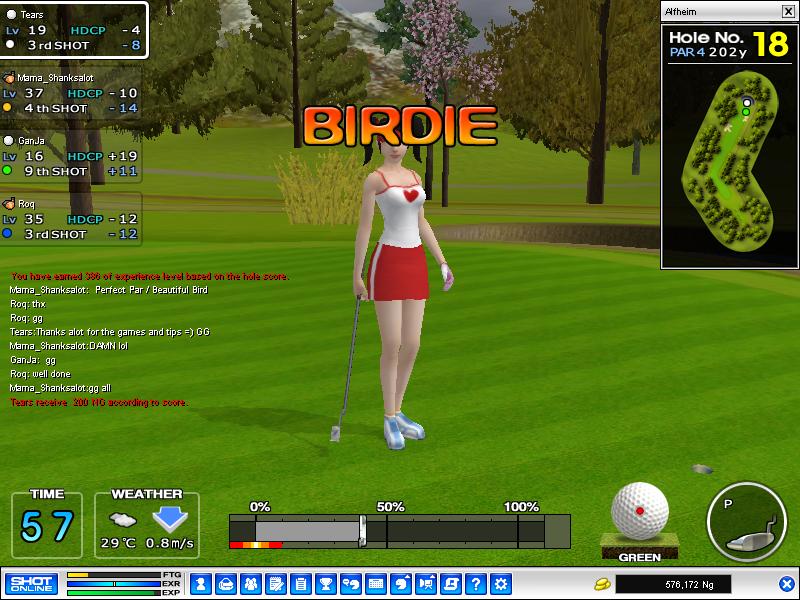Open the clipboard list icon
The height and width of the screenshot is (600, 800).
click(300, 583)
